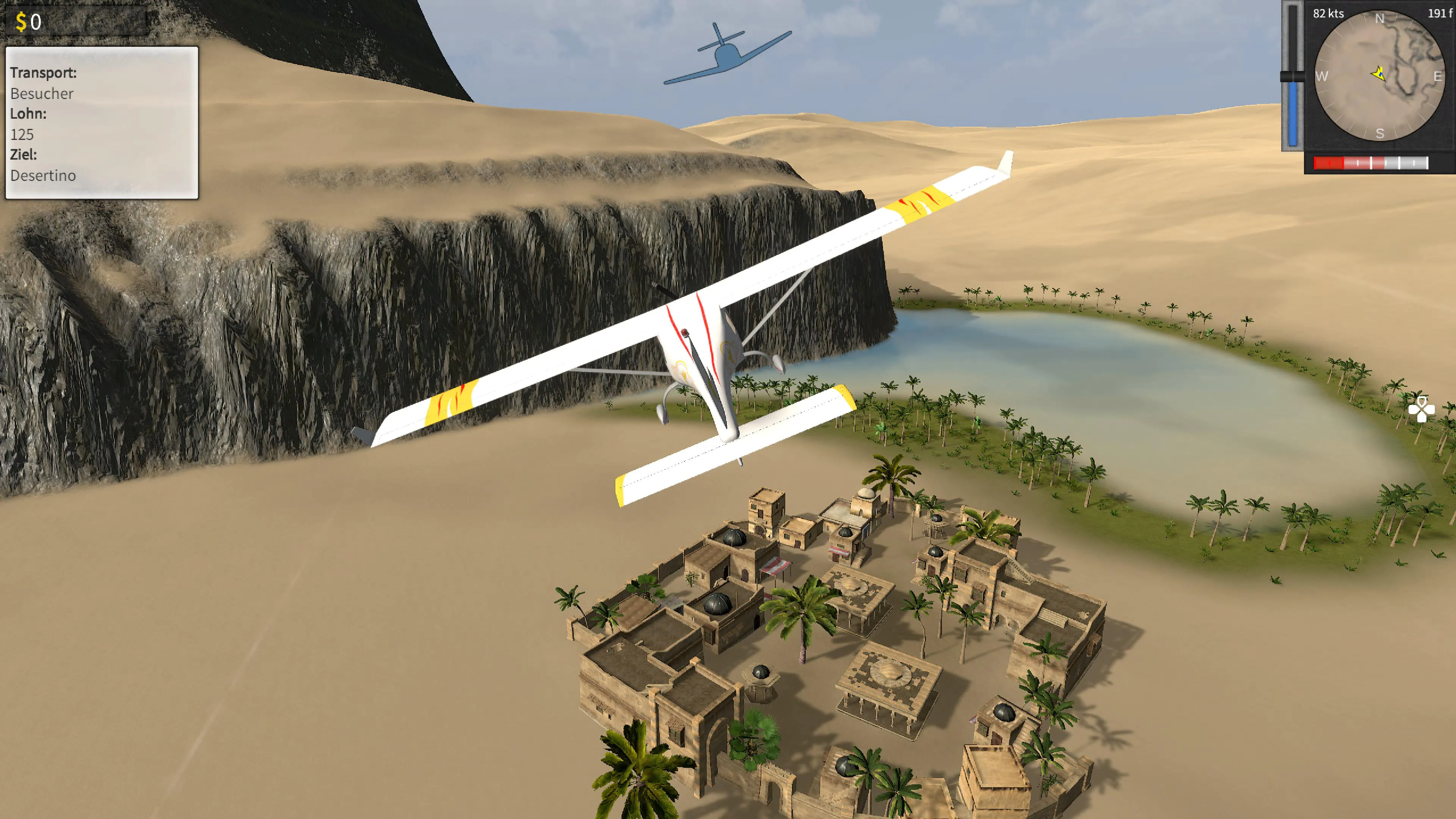Screen dimensions: 1456x819
Task: Select the W marker on the compass
Action: tap(1323, 76)
